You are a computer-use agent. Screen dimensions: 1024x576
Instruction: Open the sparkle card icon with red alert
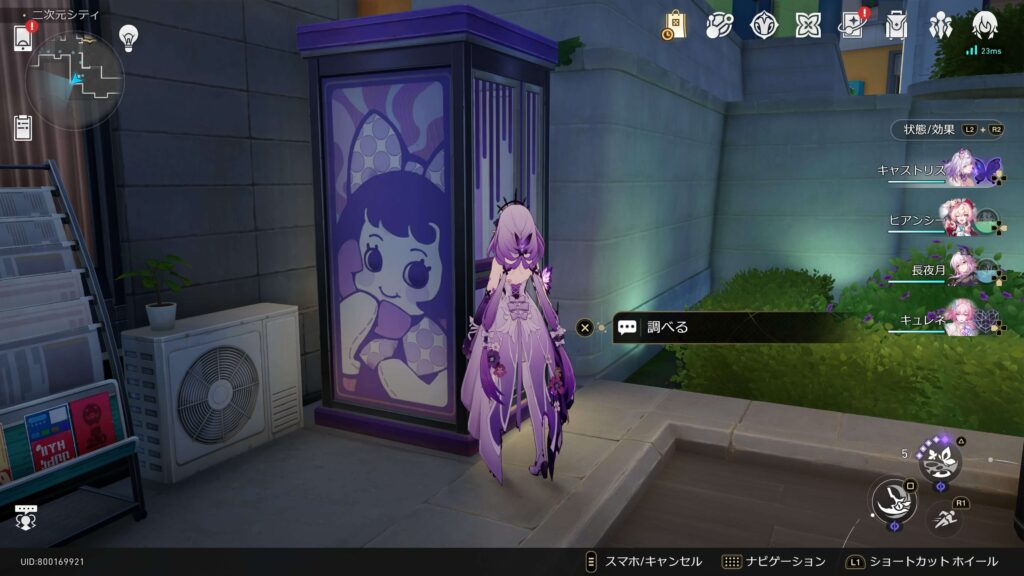[853, 25]
